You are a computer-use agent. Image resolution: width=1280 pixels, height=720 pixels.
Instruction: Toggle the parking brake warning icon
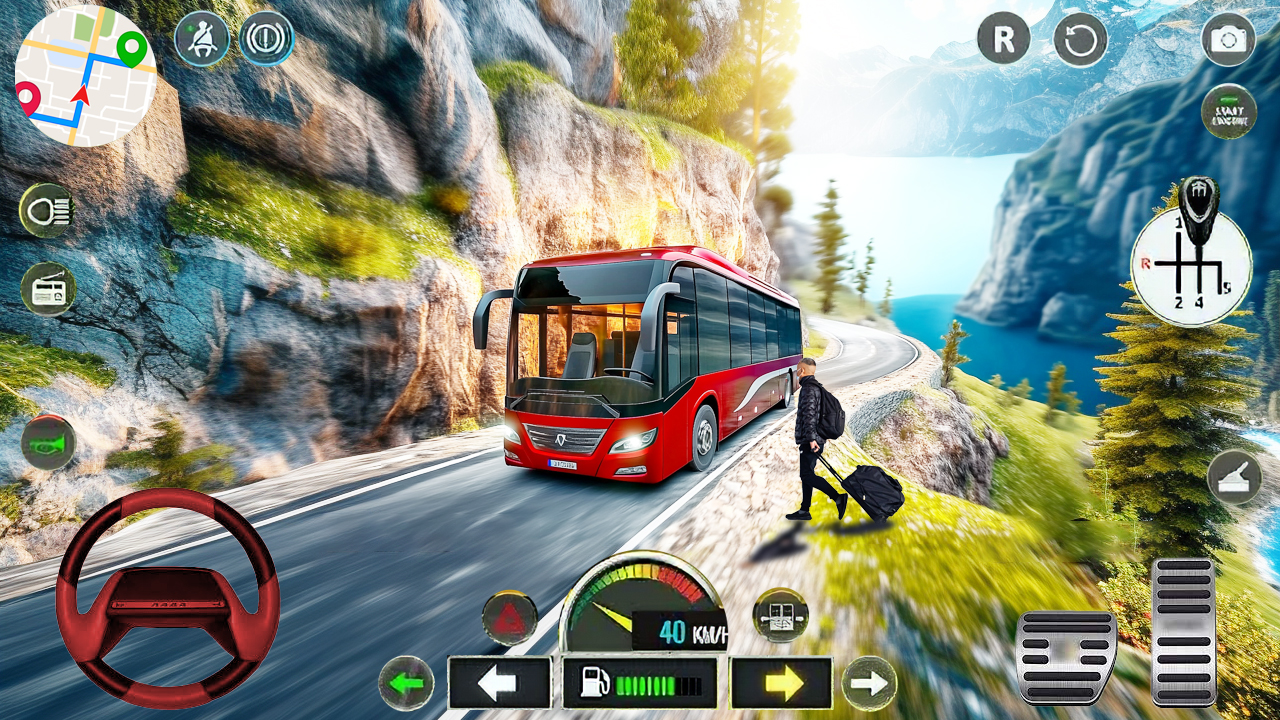(267, 39)
